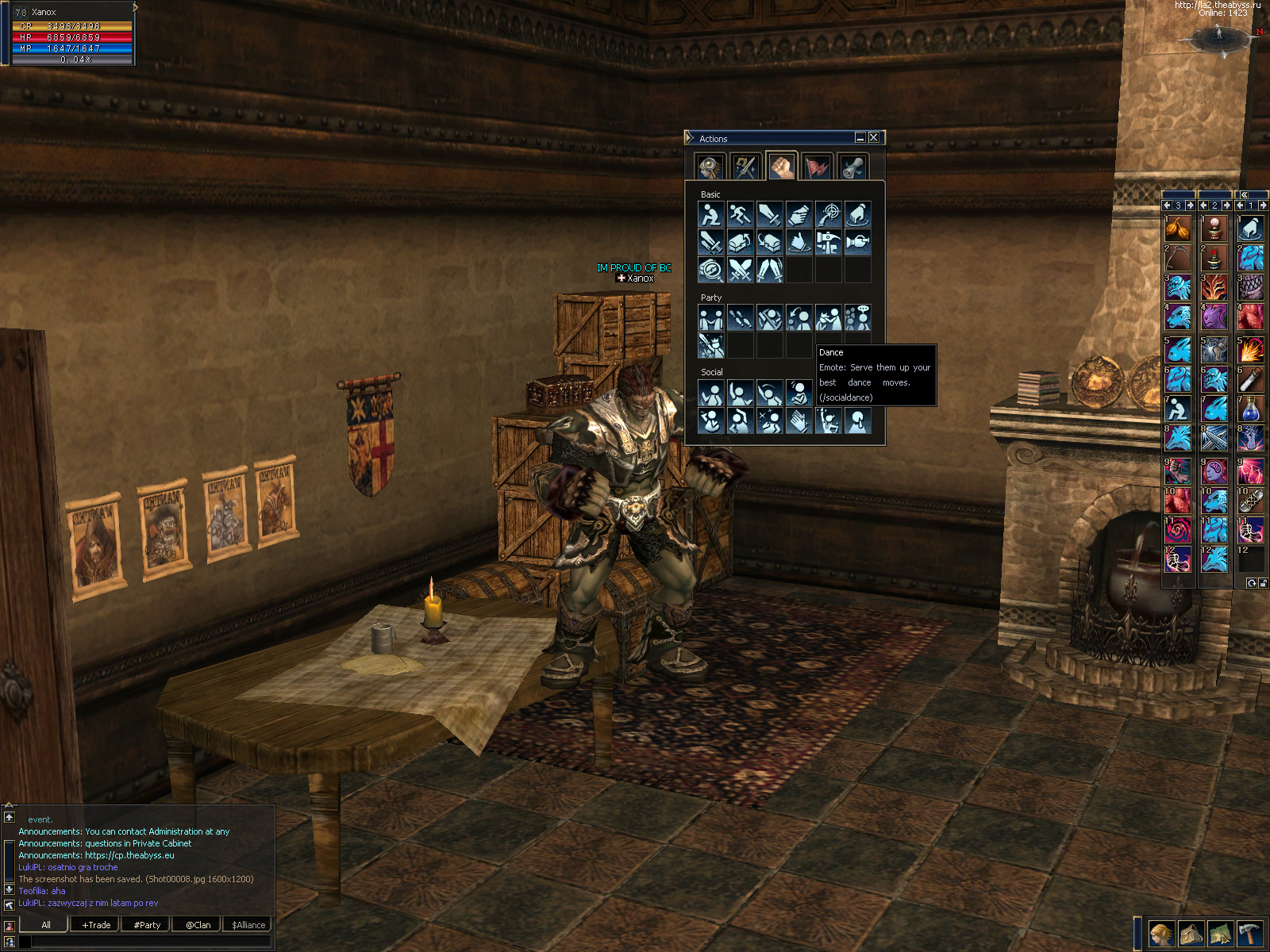Close the Actions window

[x=873, y=137]
